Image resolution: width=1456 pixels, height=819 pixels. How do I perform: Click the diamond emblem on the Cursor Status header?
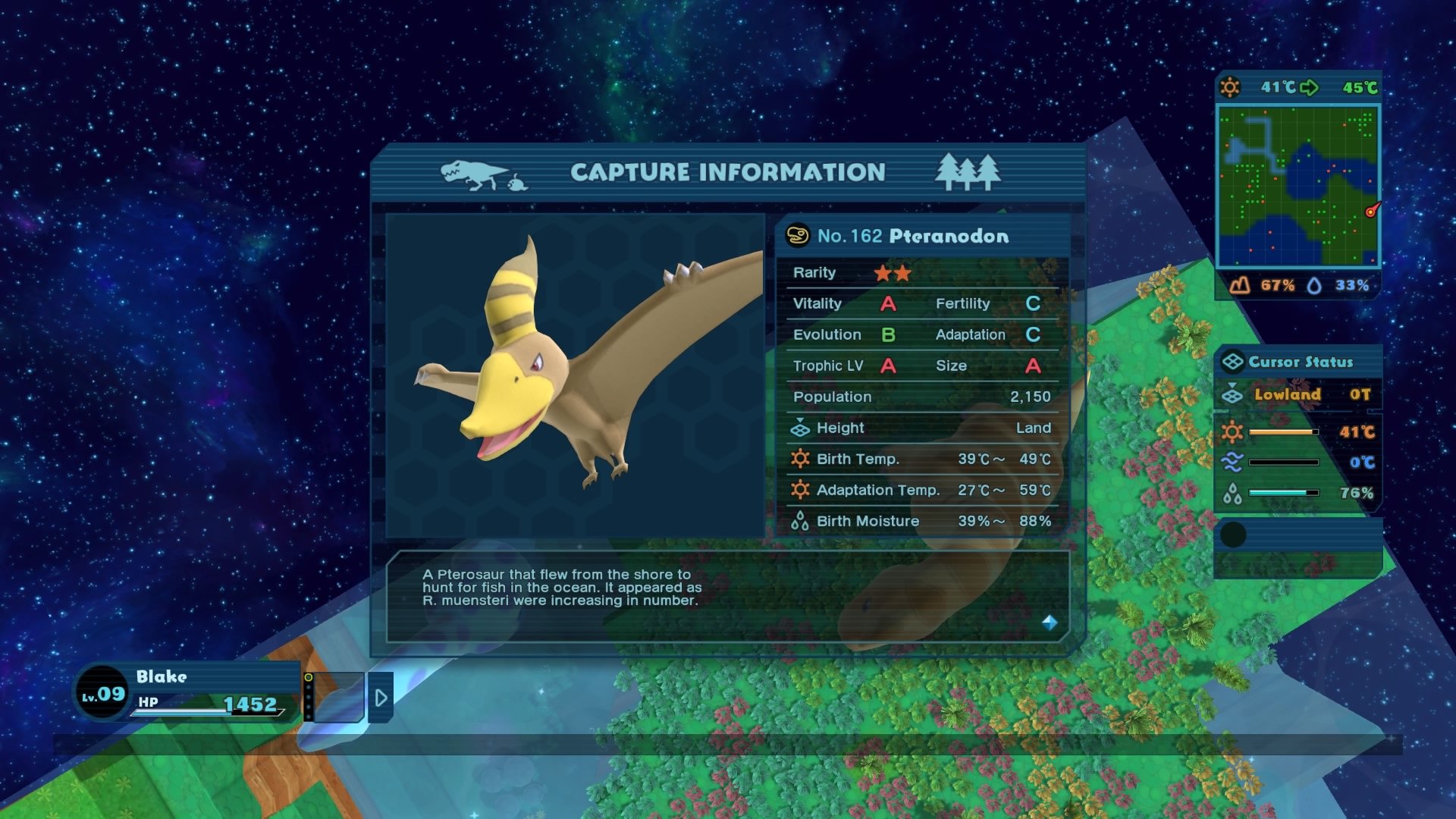[1235, 362]
